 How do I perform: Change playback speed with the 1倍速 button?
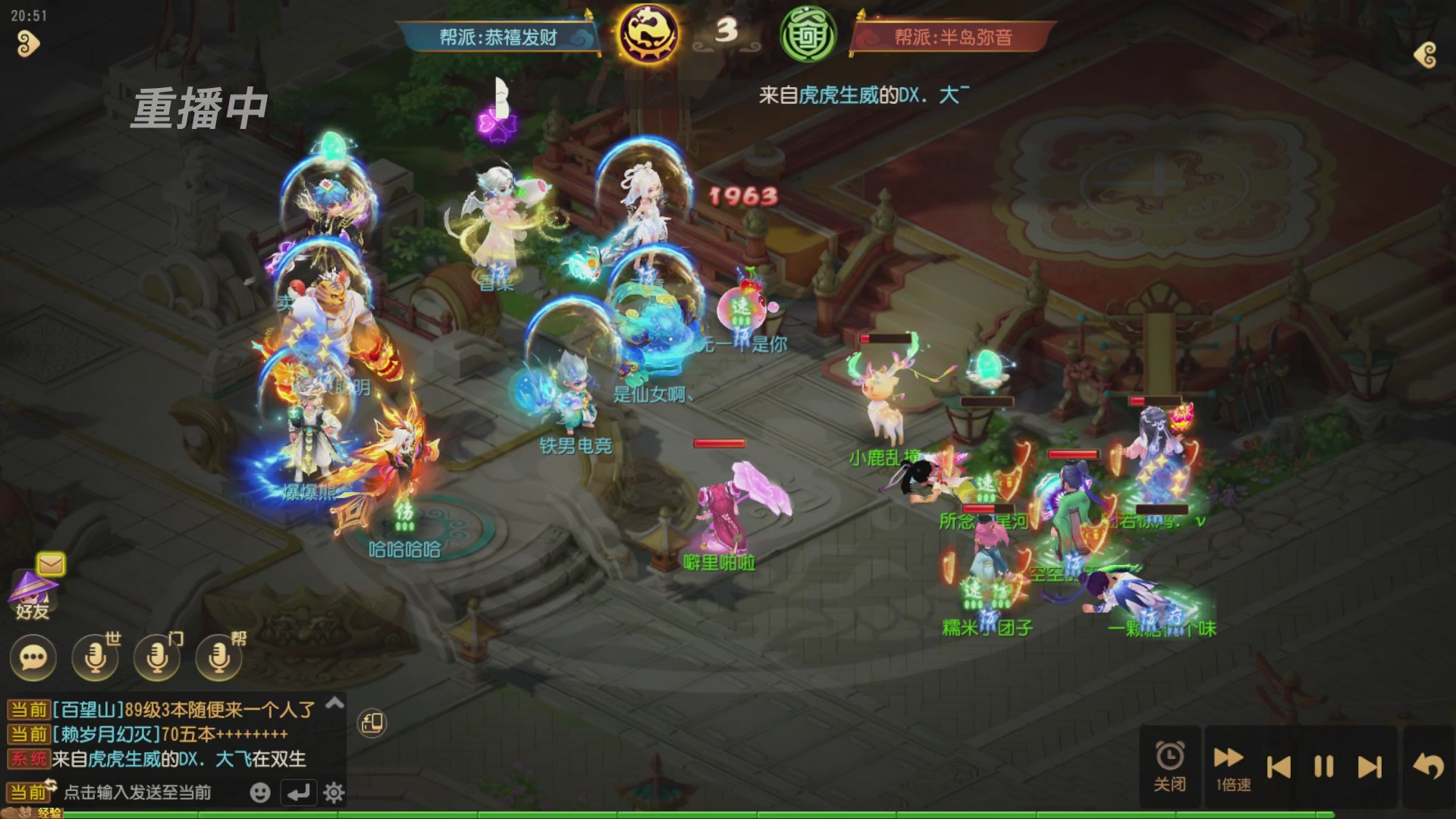tap(1228, 764)
